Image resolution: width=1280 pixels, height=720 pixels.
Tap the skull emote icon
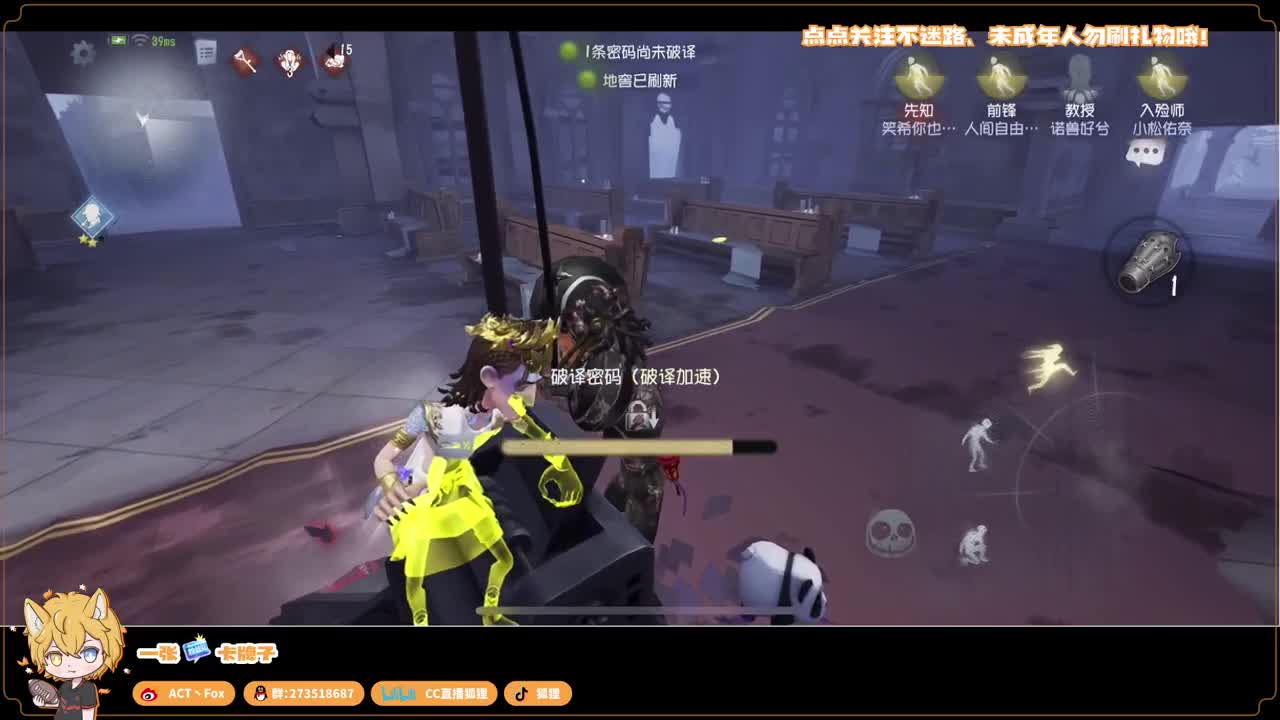tap(890, 535)
